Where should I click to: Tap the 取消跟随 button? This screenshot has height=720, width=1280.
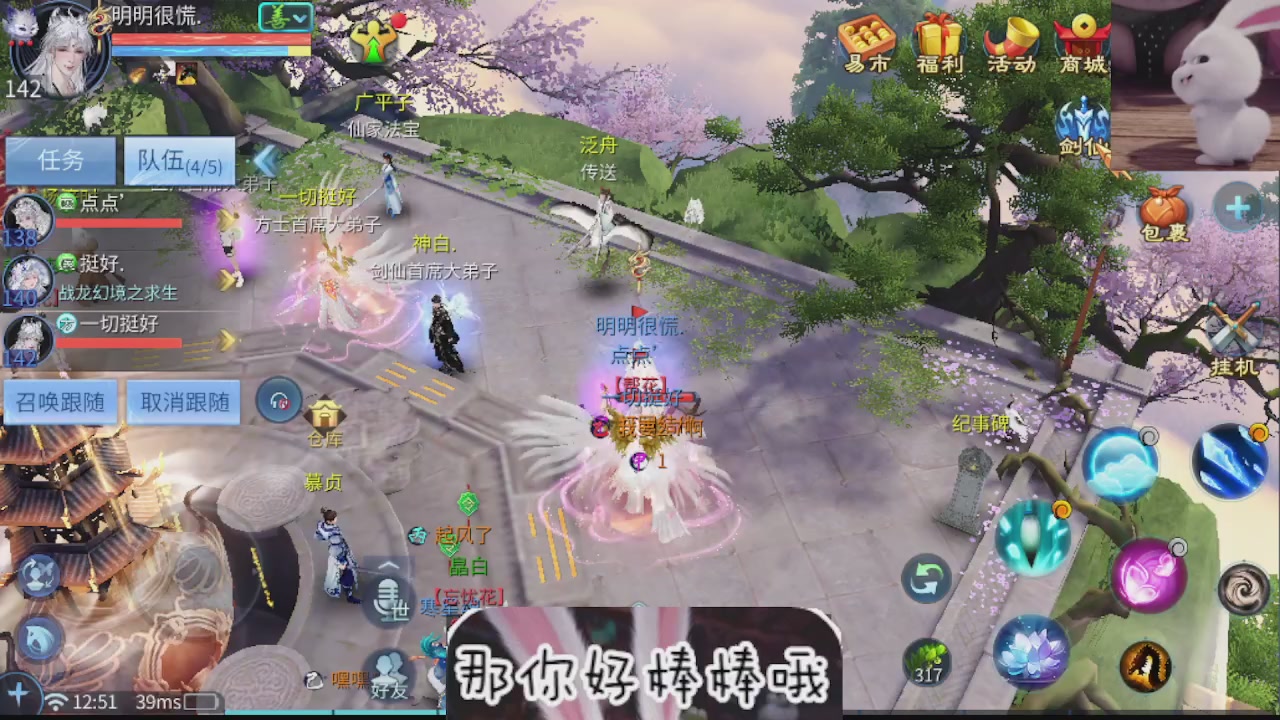point(182,401)
